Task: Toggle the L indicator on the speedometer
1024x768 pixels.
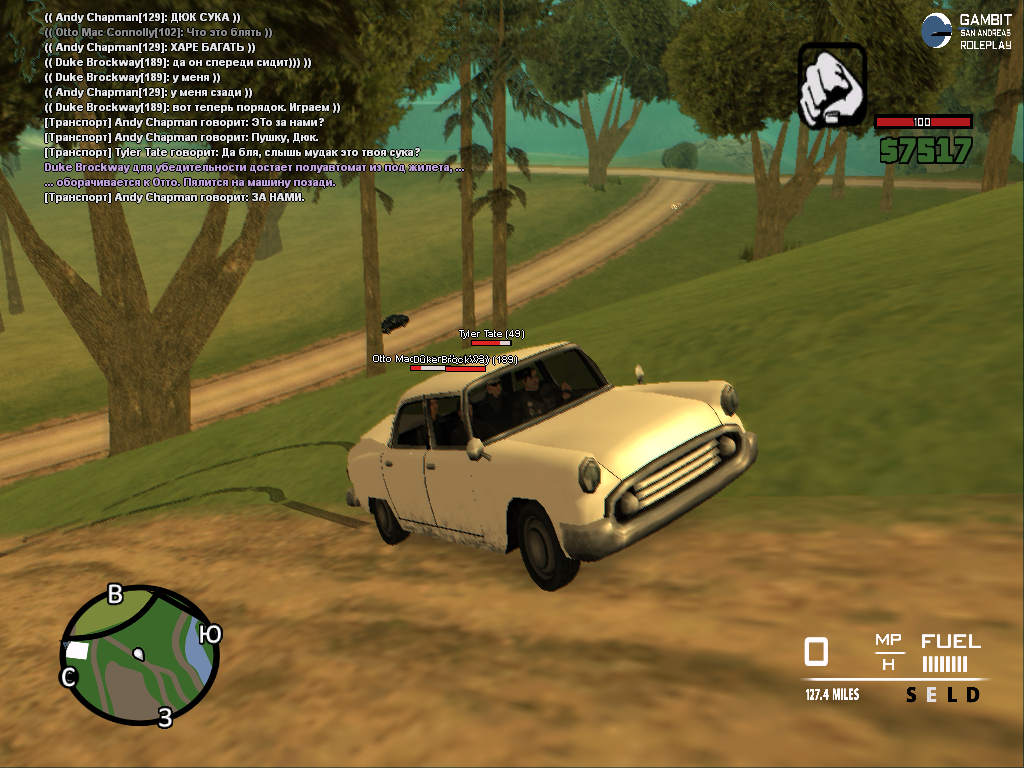Action: click(952, 695)
